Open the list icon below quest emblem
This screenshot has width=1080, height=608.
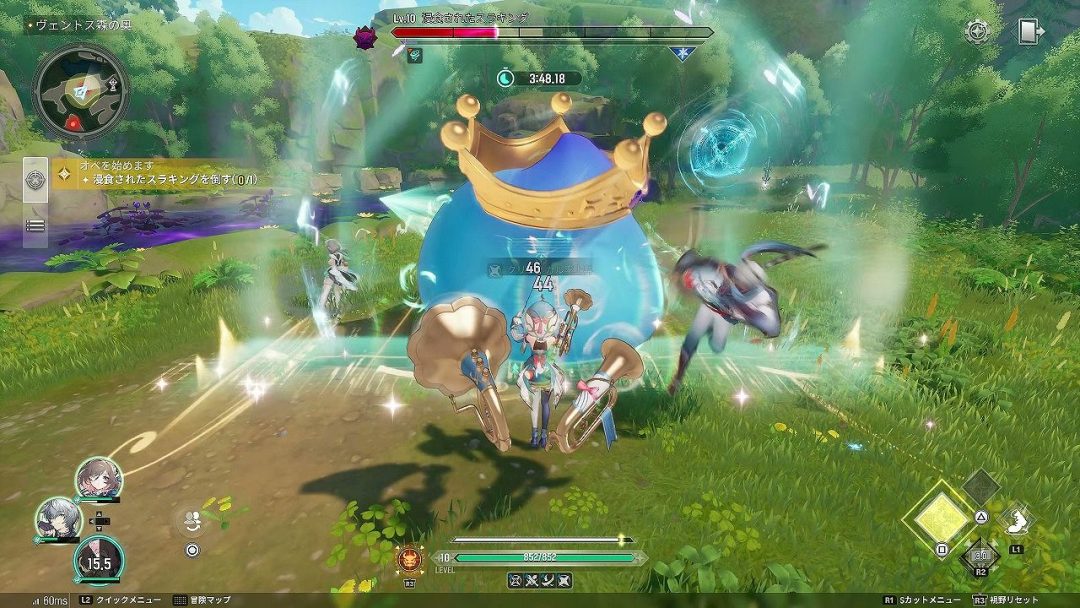coord(36,225)
